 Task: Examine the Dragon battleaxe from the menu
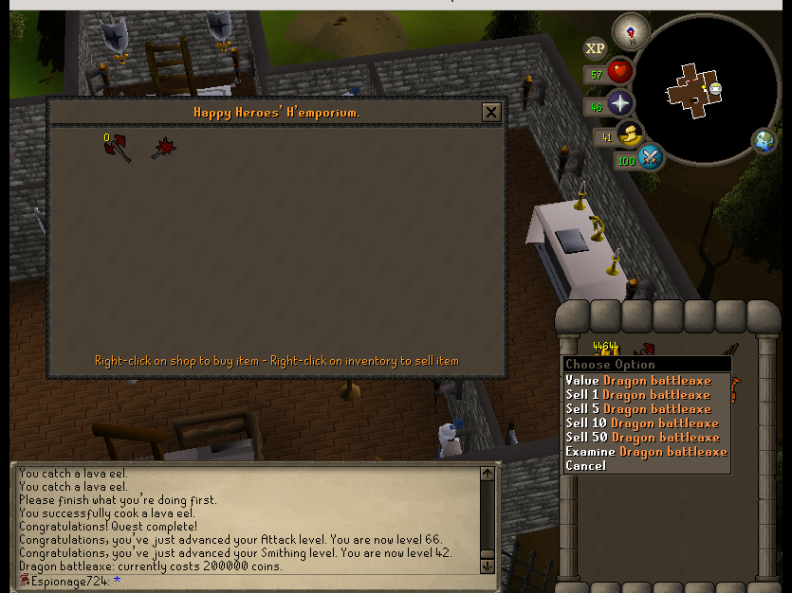[645, 452]
